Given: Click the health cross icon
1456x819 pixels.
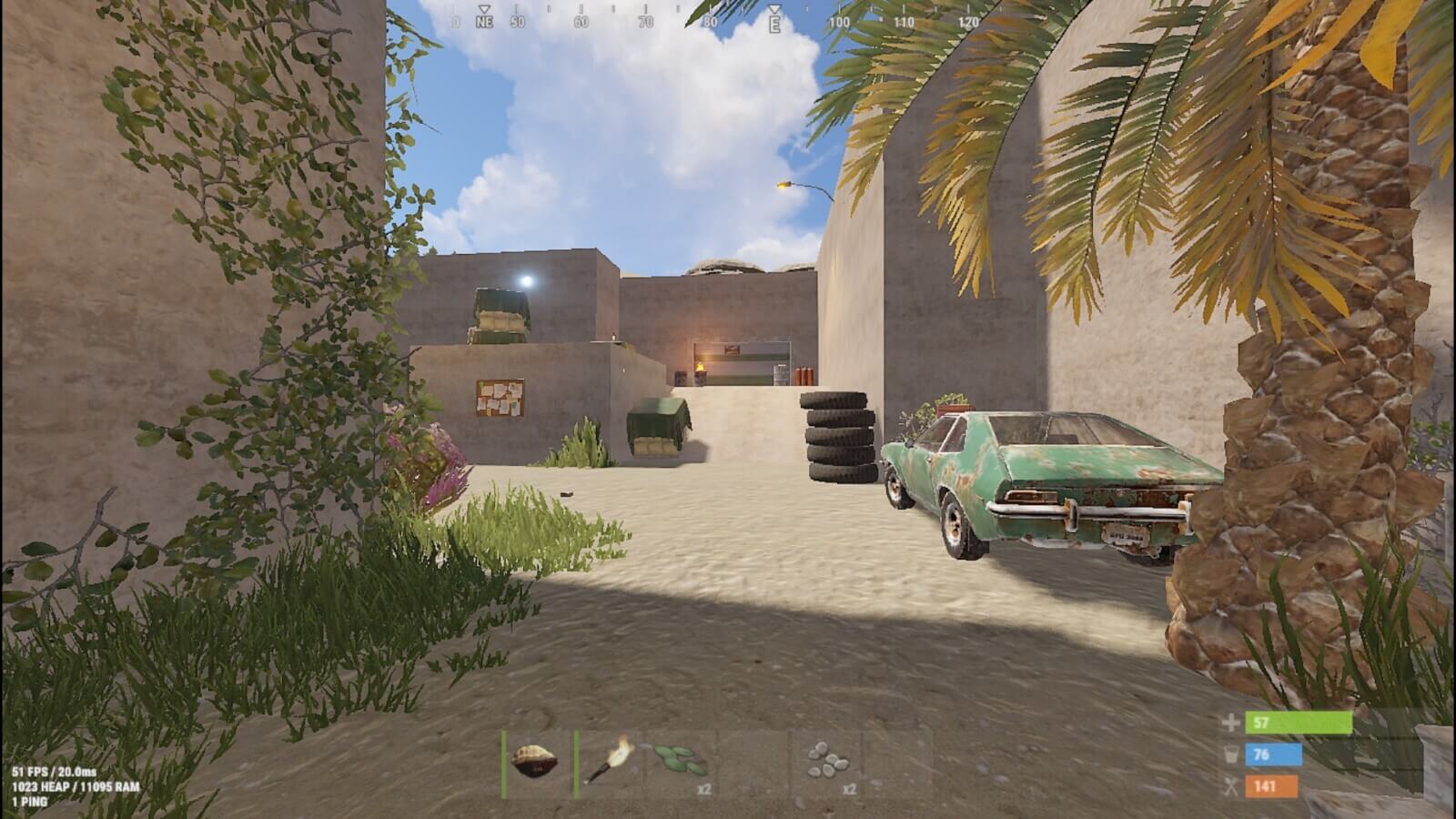Looking at the screenshot, I should pos(1231,722).
